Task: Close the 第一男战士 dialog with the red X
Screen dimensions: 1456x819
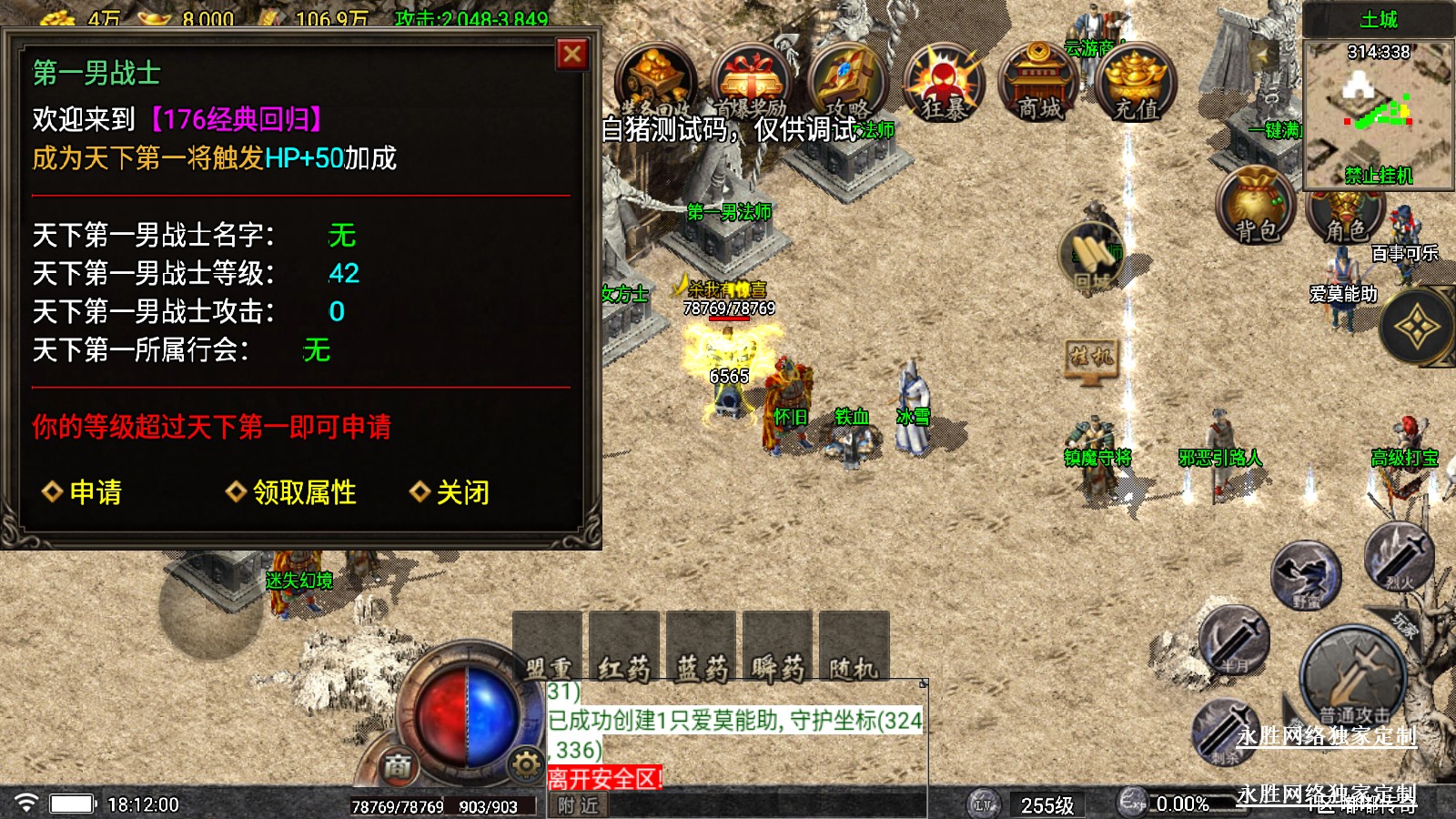Action: click(572, 55)
